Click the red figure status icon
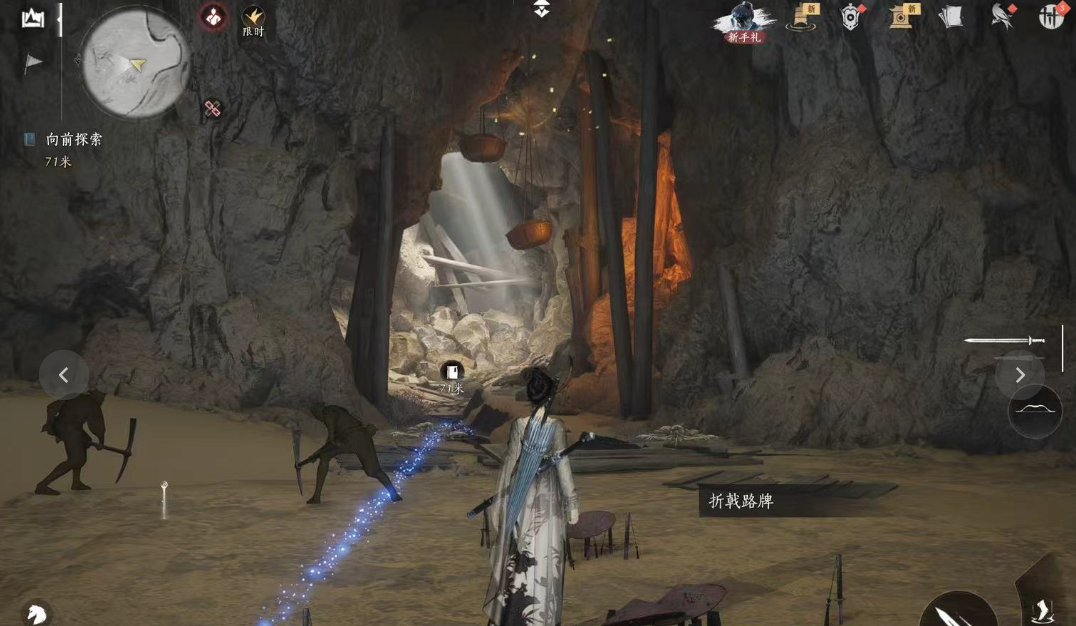1076x626 pixels. (x=213, y=16)
